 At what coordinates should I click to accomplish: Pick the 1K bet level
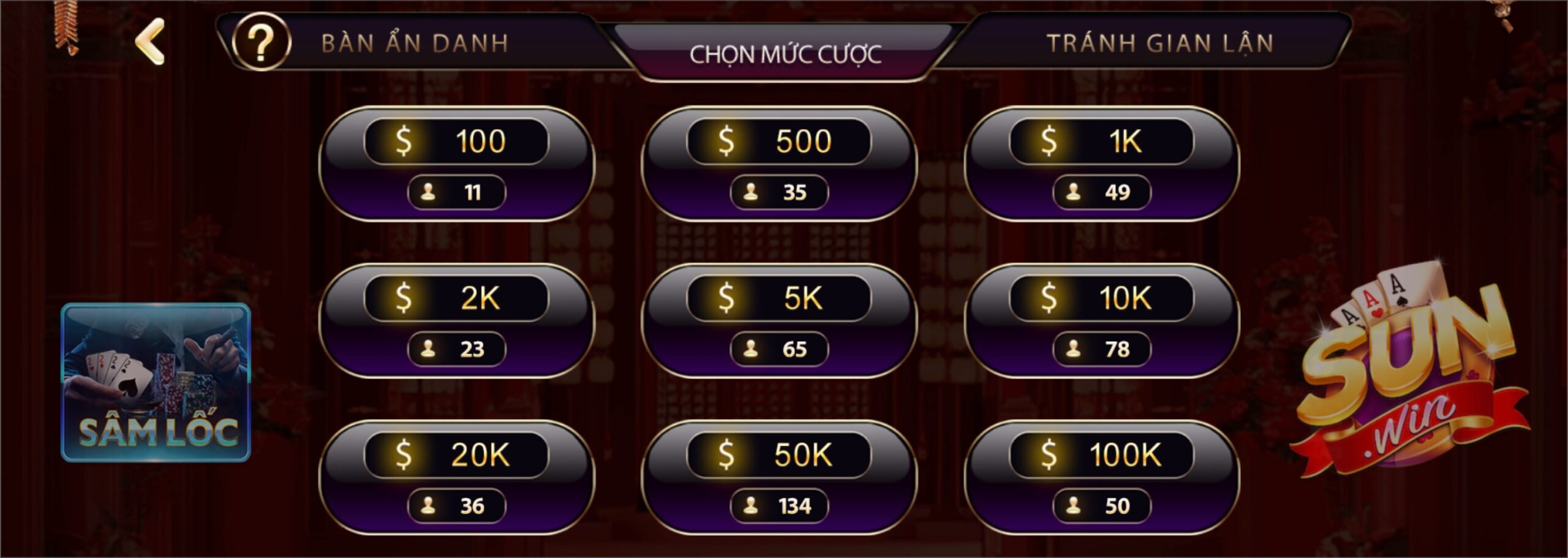pyautogui.click(x=1101, y=164)
